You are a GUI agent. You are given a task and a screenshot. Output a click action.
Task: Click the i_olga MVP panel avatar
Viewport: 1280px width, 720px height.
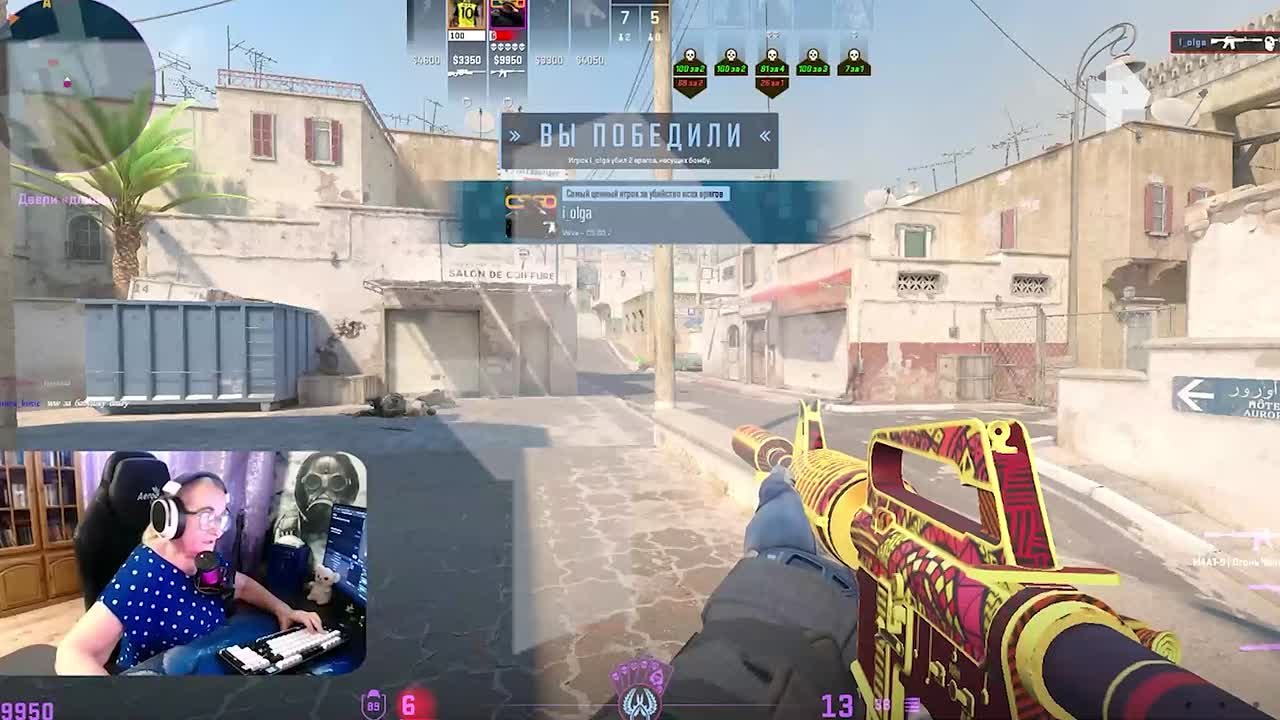tap(531, 212)
